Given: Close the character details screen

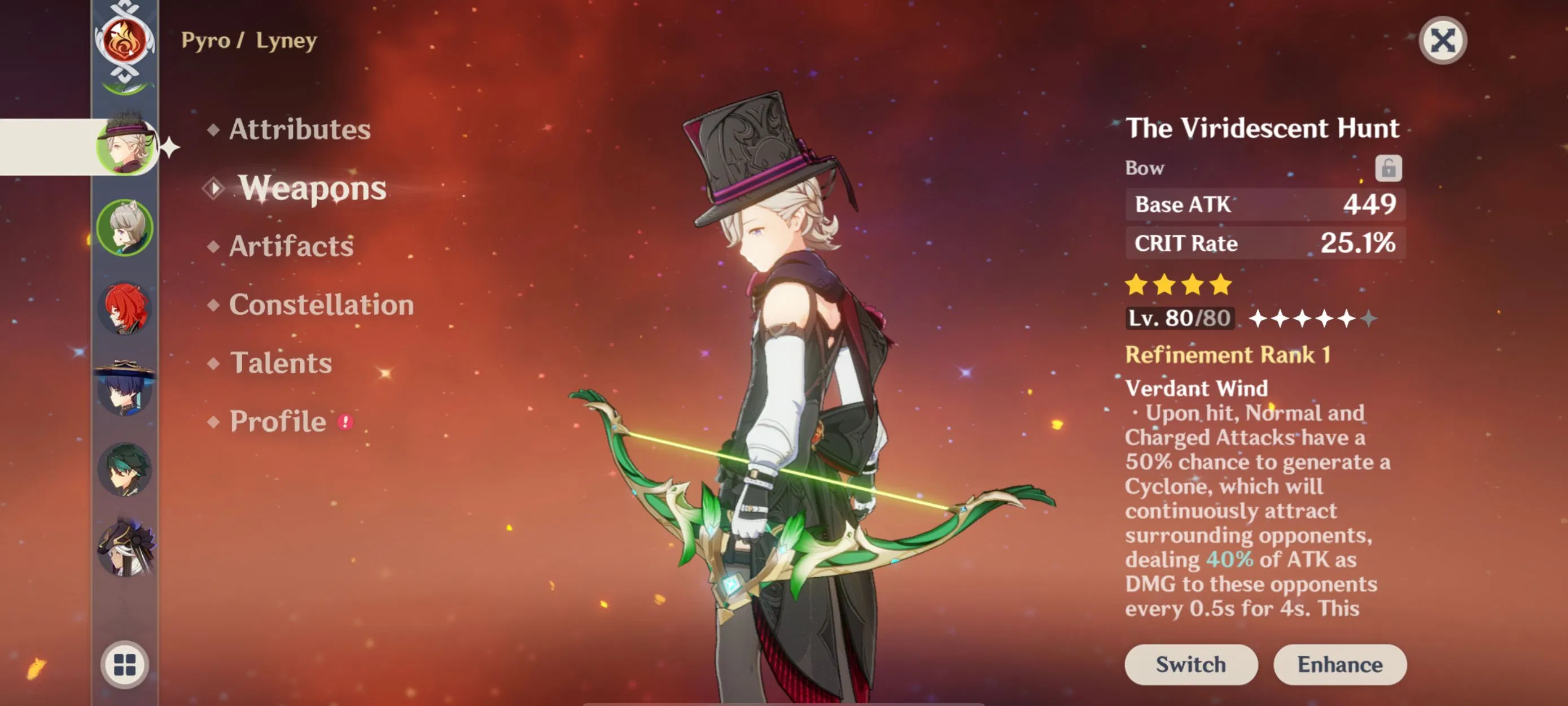Looking at the screenshot, I should tap(1444, 41).
